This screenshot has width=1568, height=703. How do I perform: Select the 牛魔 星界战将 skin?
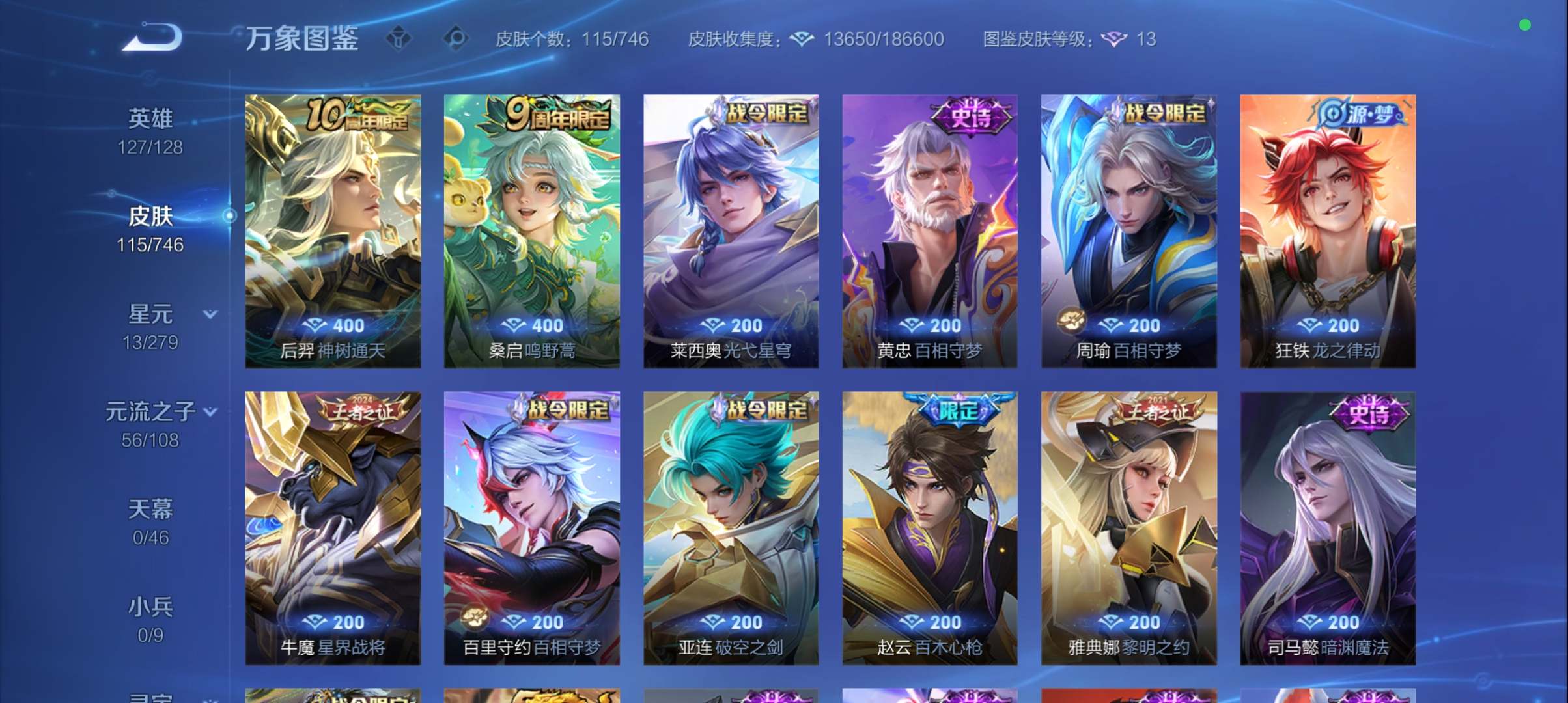coord(332,521)
